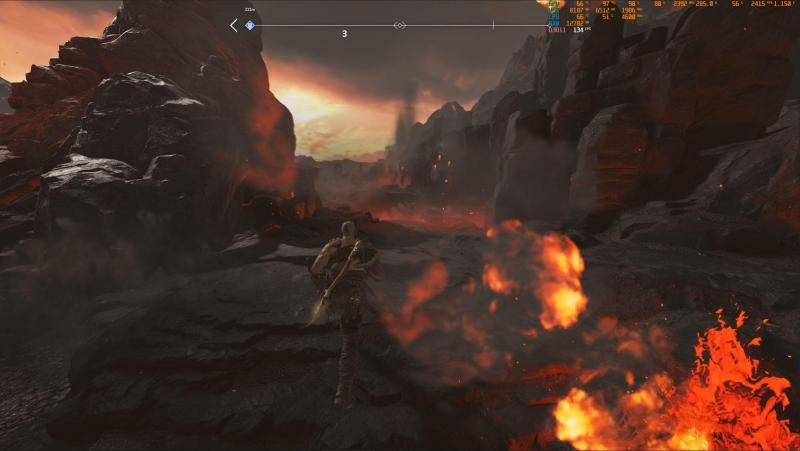Select the outlined diamond marker on the compass bar
Screen dimensions: 800x451
coord(400,25)
